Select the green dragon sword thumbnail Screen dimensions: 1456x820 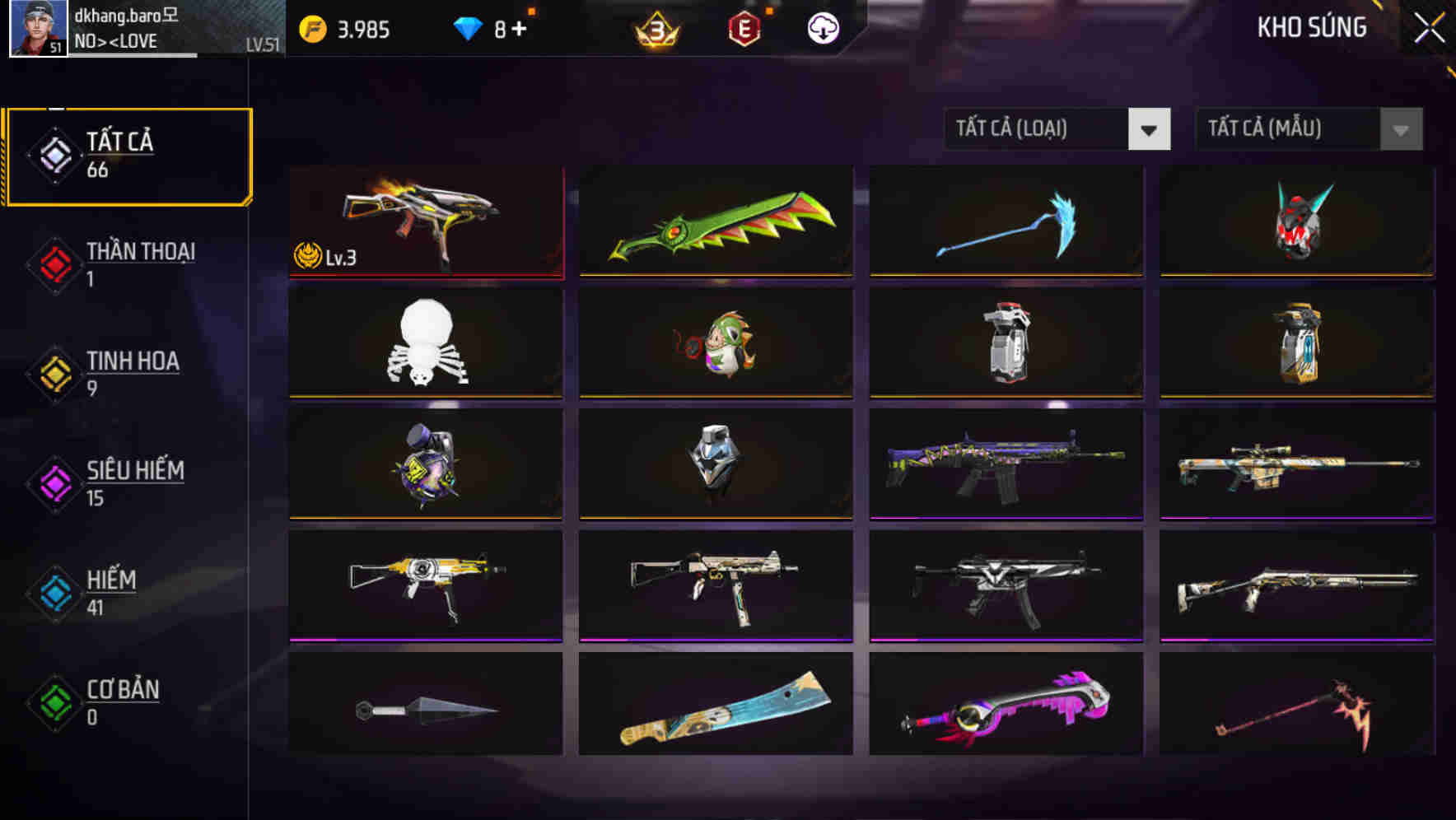pyautogui.click(x=715, y=222)
